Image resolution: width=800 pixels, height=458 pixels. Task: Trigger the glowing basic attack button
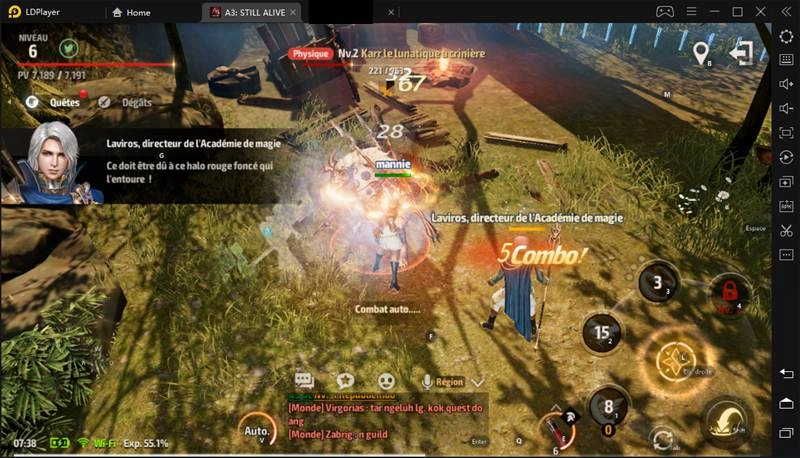pyautogui.click(x=684, y=359)
